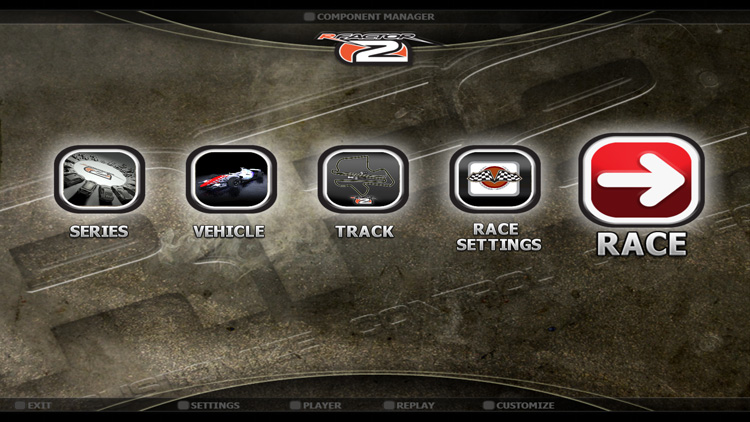Open the Track selection
This screenshot has width=750, height=422.
pyautogui.click(x=363, y=180)
